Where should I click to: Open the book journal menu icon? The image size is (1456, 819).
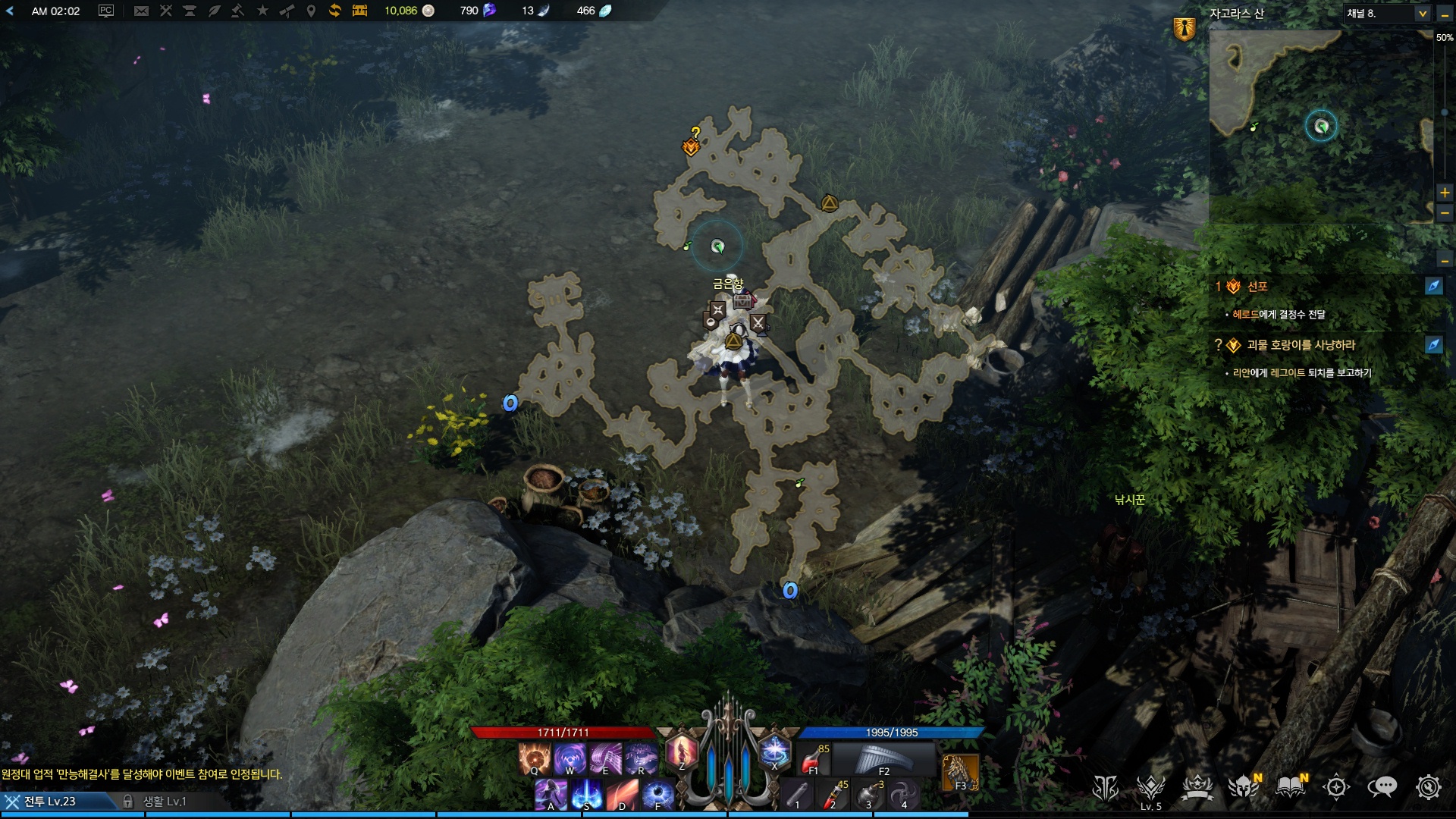1290,787
